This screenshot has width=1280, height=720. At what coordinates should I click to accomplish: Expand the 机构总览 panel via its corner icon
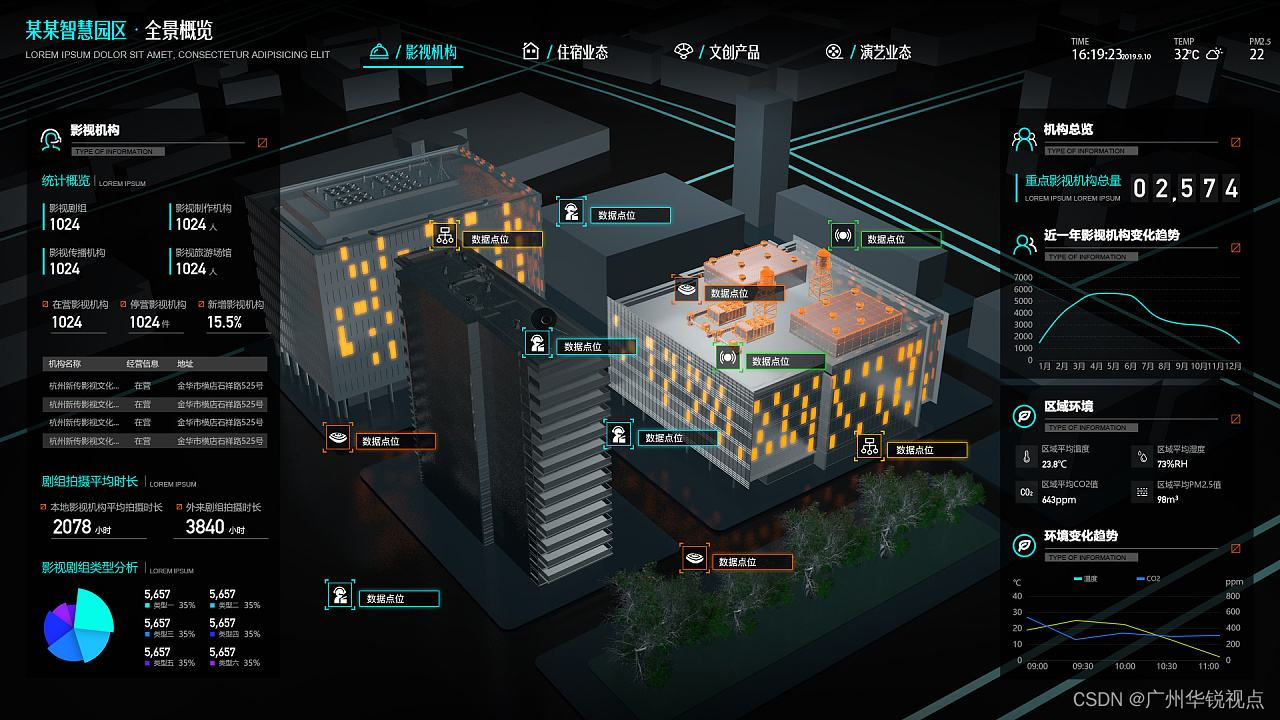(x=1236, y=143)
